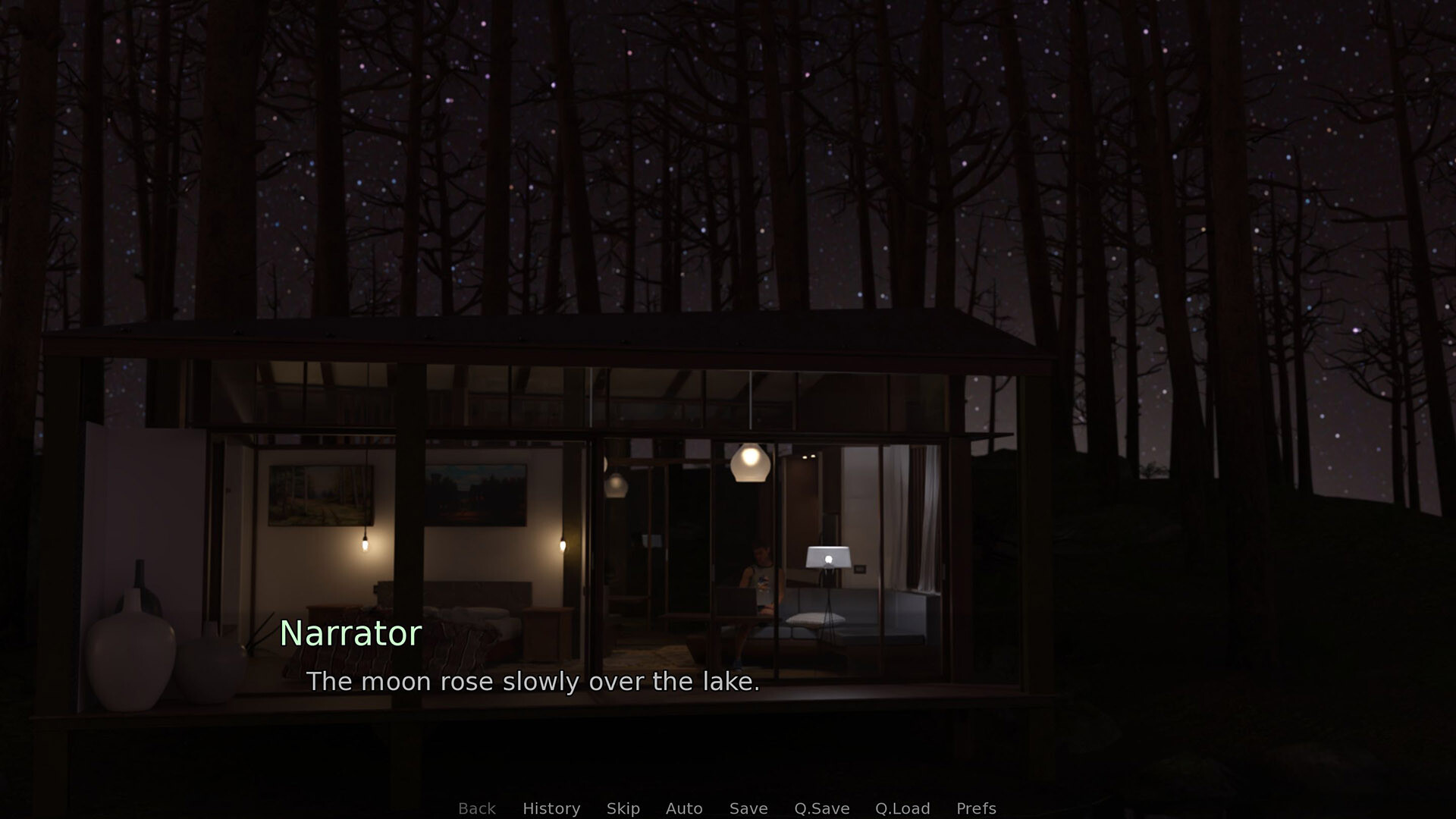Open the Save game screen
Image resolution: width=1456 pixels, height=819 pixels.
[x=748, y=808]
